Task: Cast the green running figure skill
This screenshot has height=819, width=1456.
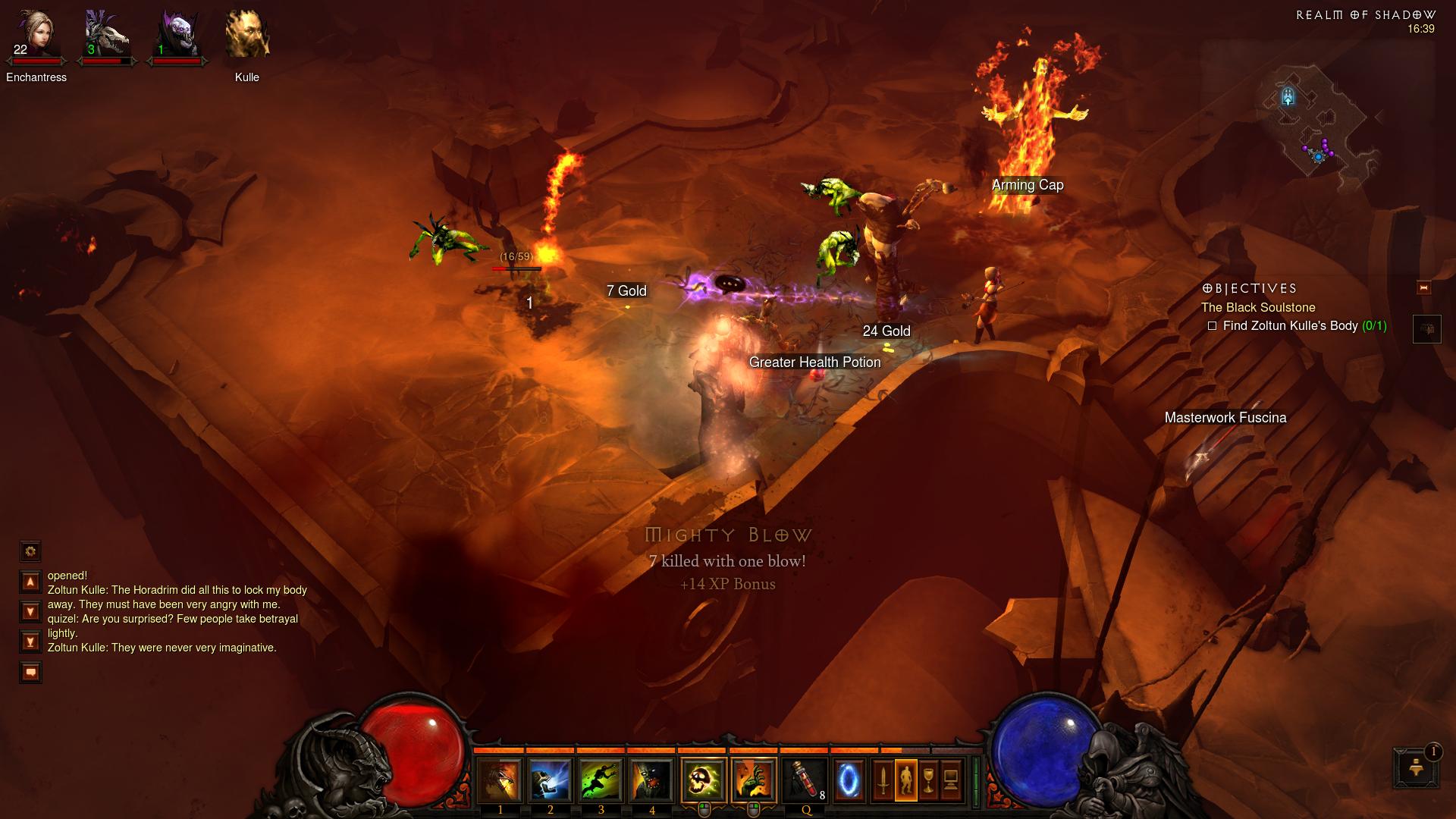Action: (601, 780)
